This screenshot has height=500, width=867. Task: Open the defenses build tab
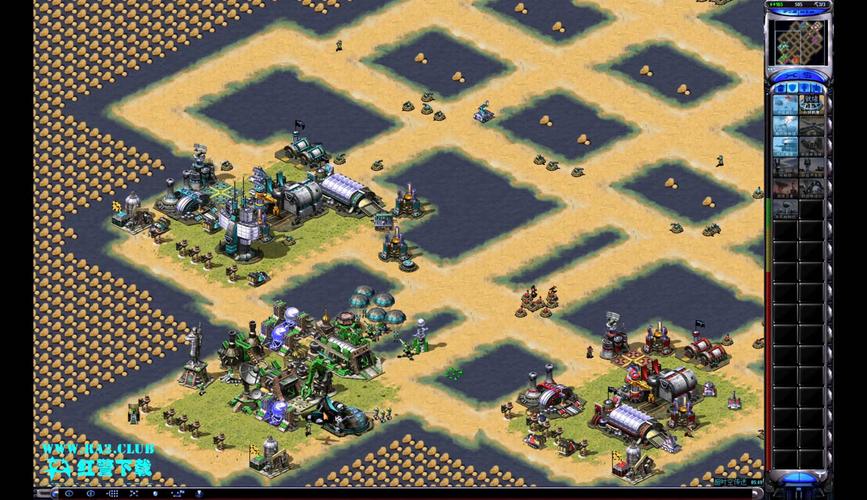(792, 88)
